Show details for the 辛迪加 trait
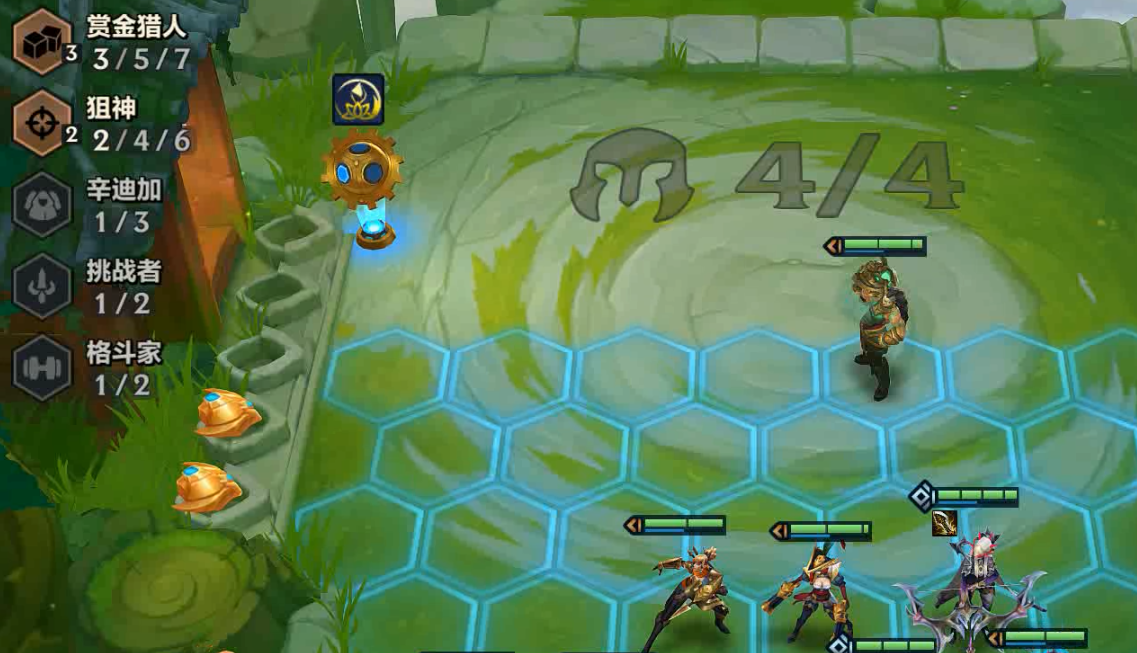 [42, 204]
